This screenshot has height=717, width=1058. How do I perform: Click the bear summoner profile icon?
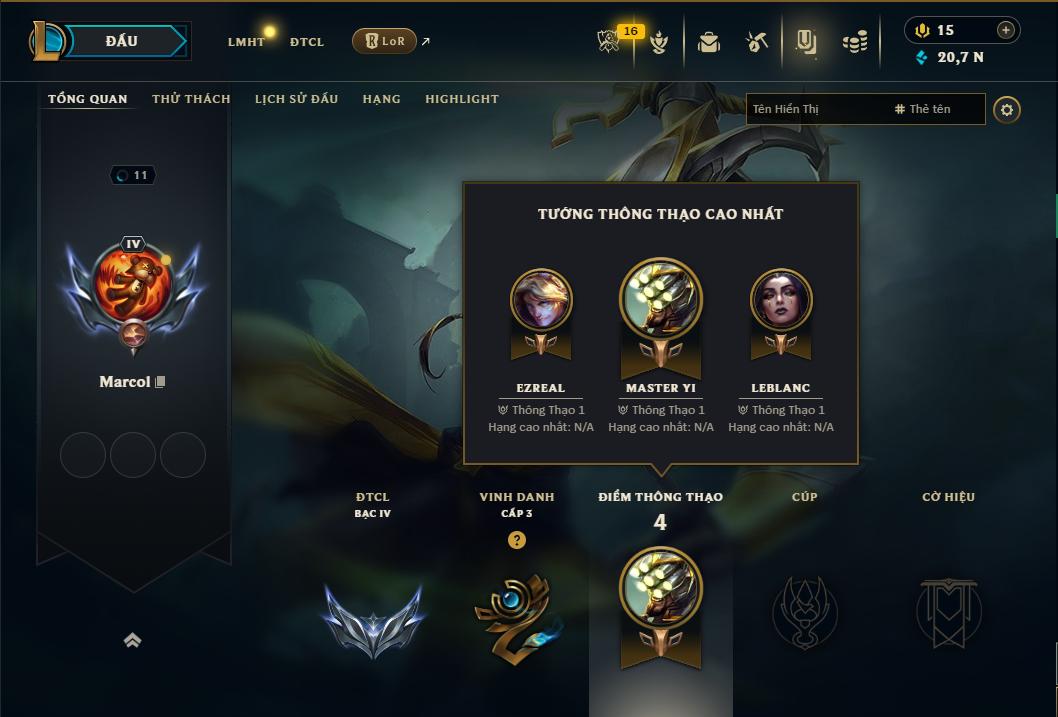pyautogui.click(x=133, y=284)
